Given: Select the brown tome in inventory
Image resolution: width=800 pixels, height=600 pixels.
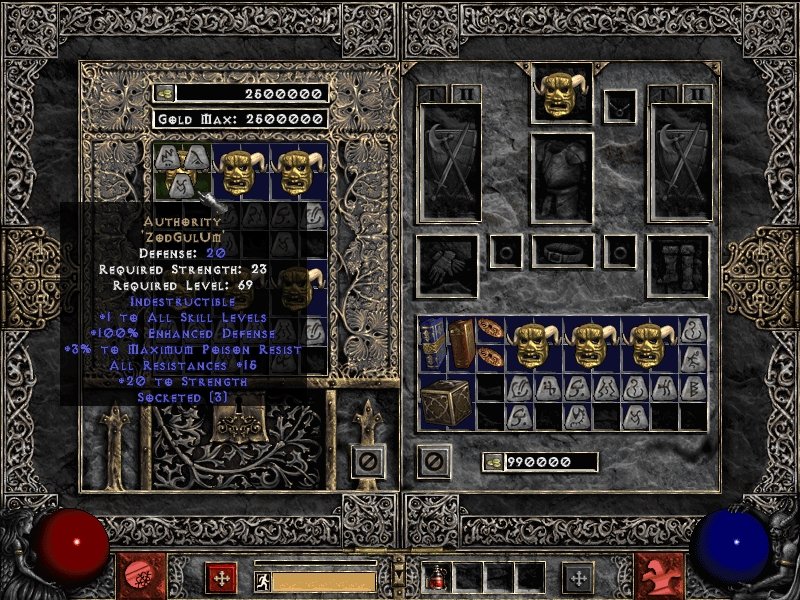Looking at the screenshot, I should coord(460,344).
